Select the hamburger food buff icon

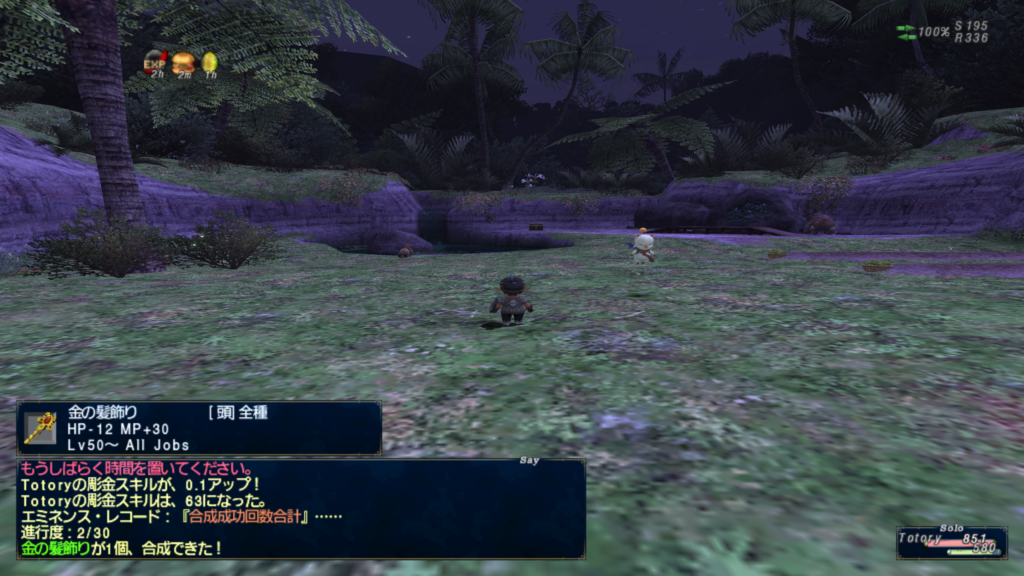point(183,62)
